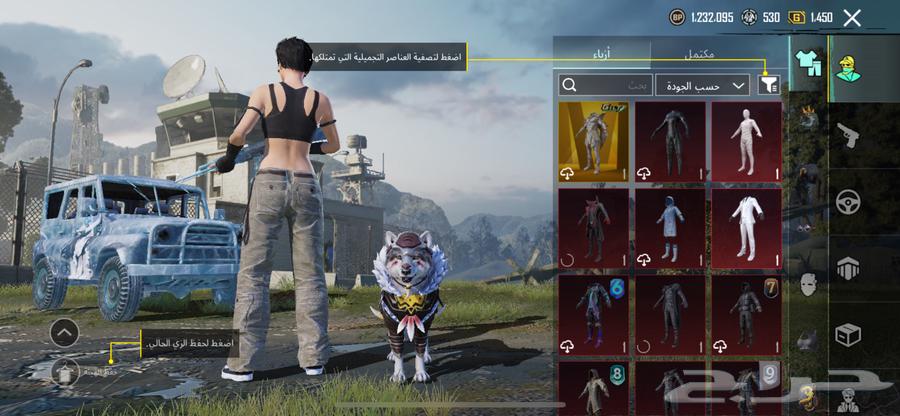Screen dimensions: 900x416
Task: Choose the white suit outfit
Action: click(x=746, y=227)
